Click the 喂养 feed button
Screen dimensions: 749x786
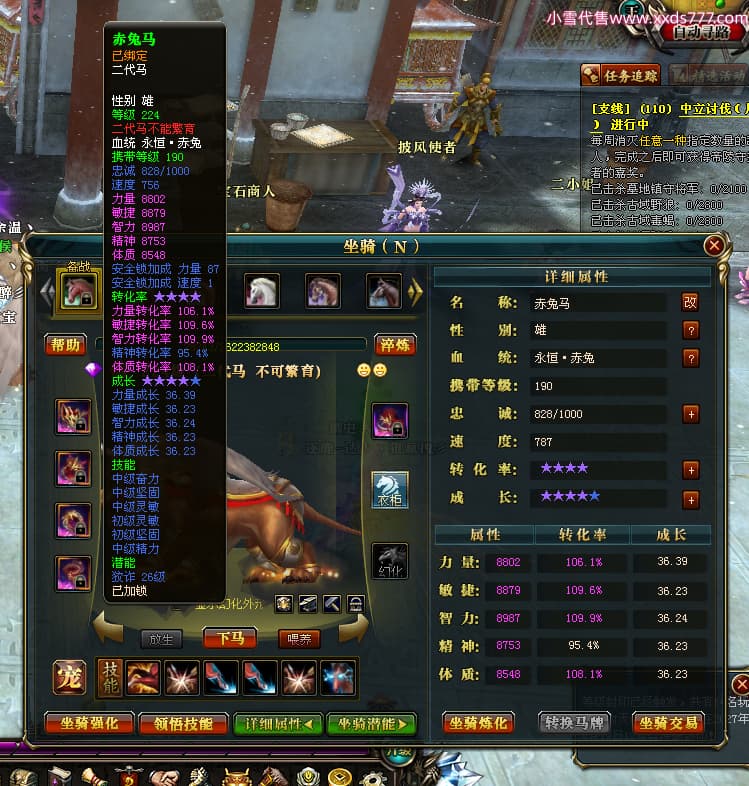pyautogui.click(x=298, y=639)
